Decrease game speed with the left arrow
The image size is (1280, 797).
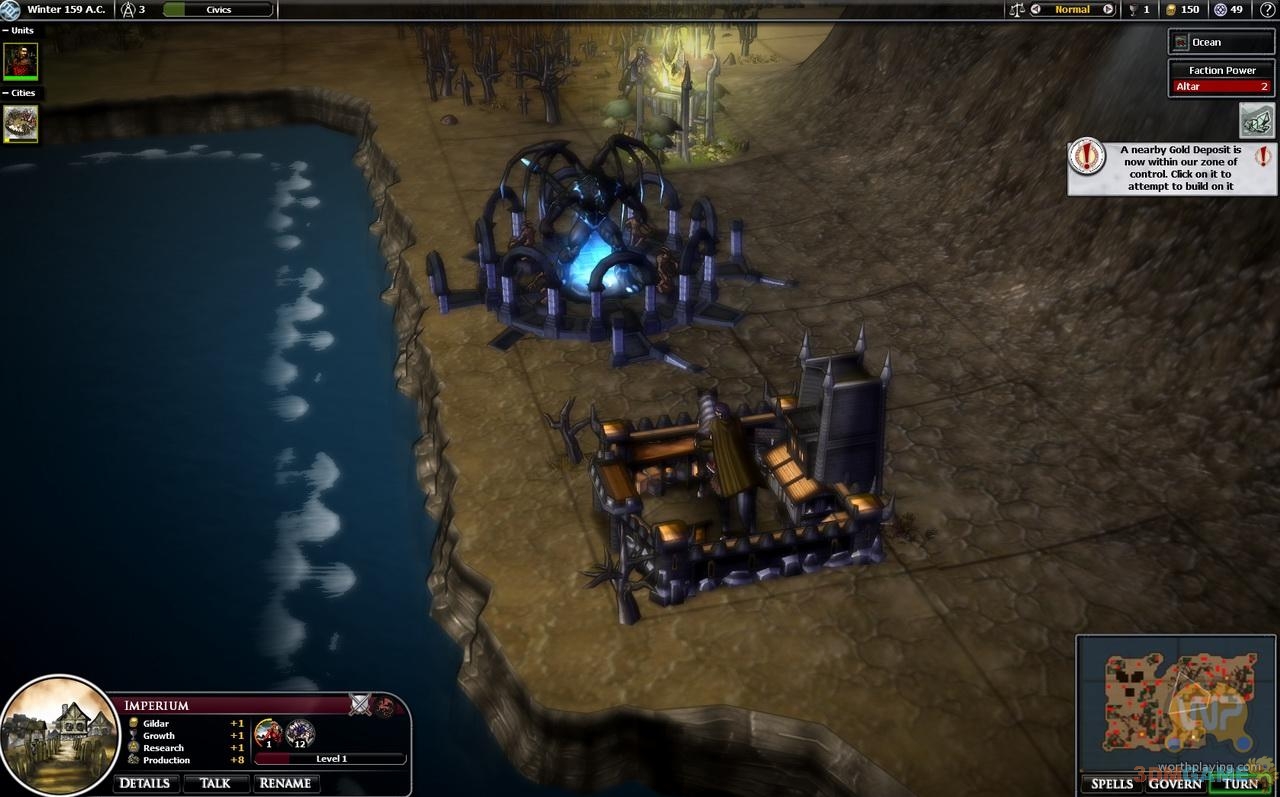tap(1036, 10)
